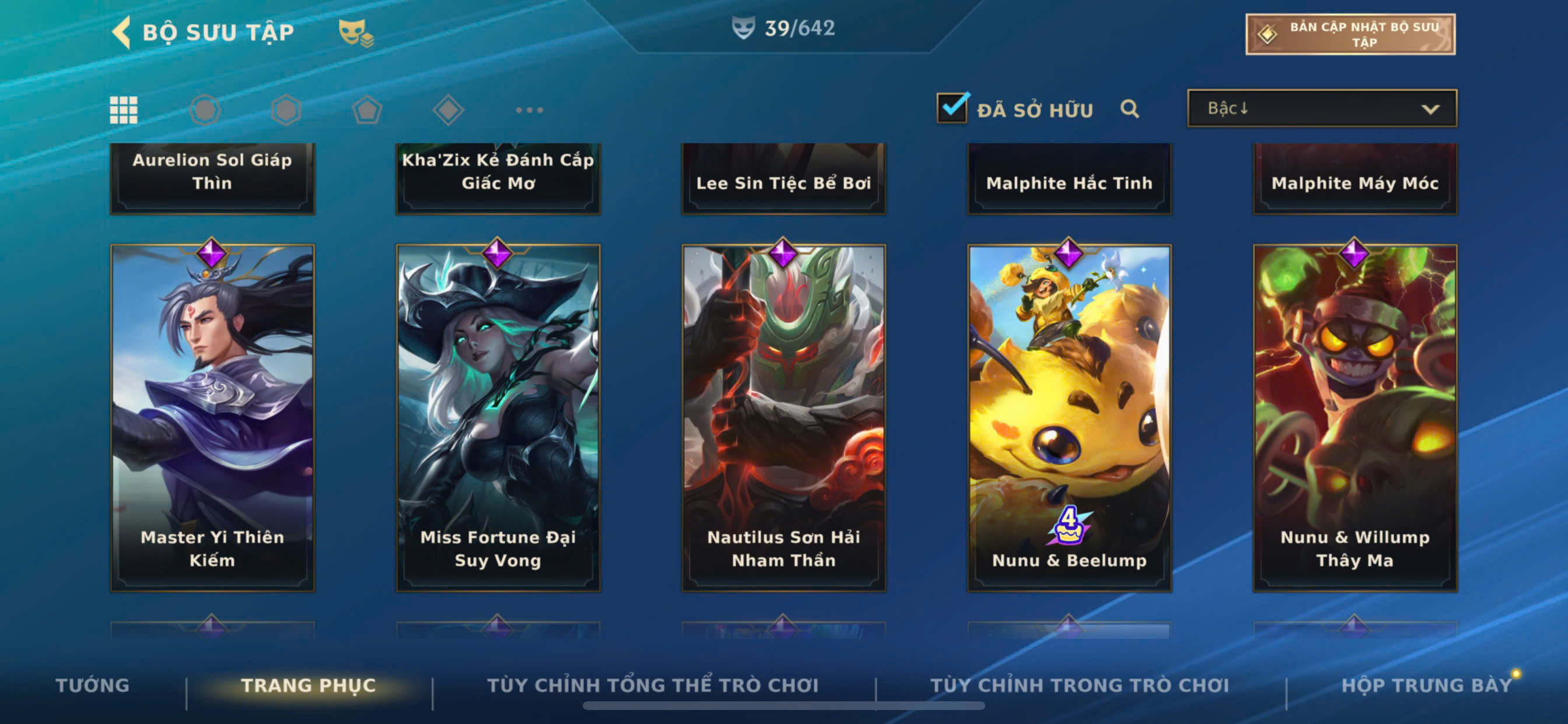Open Tùy Chỉnh Tổng Thể Trò Chơi tab
This screenshot has width=1568, height=724.
click(x=653, y=685)
